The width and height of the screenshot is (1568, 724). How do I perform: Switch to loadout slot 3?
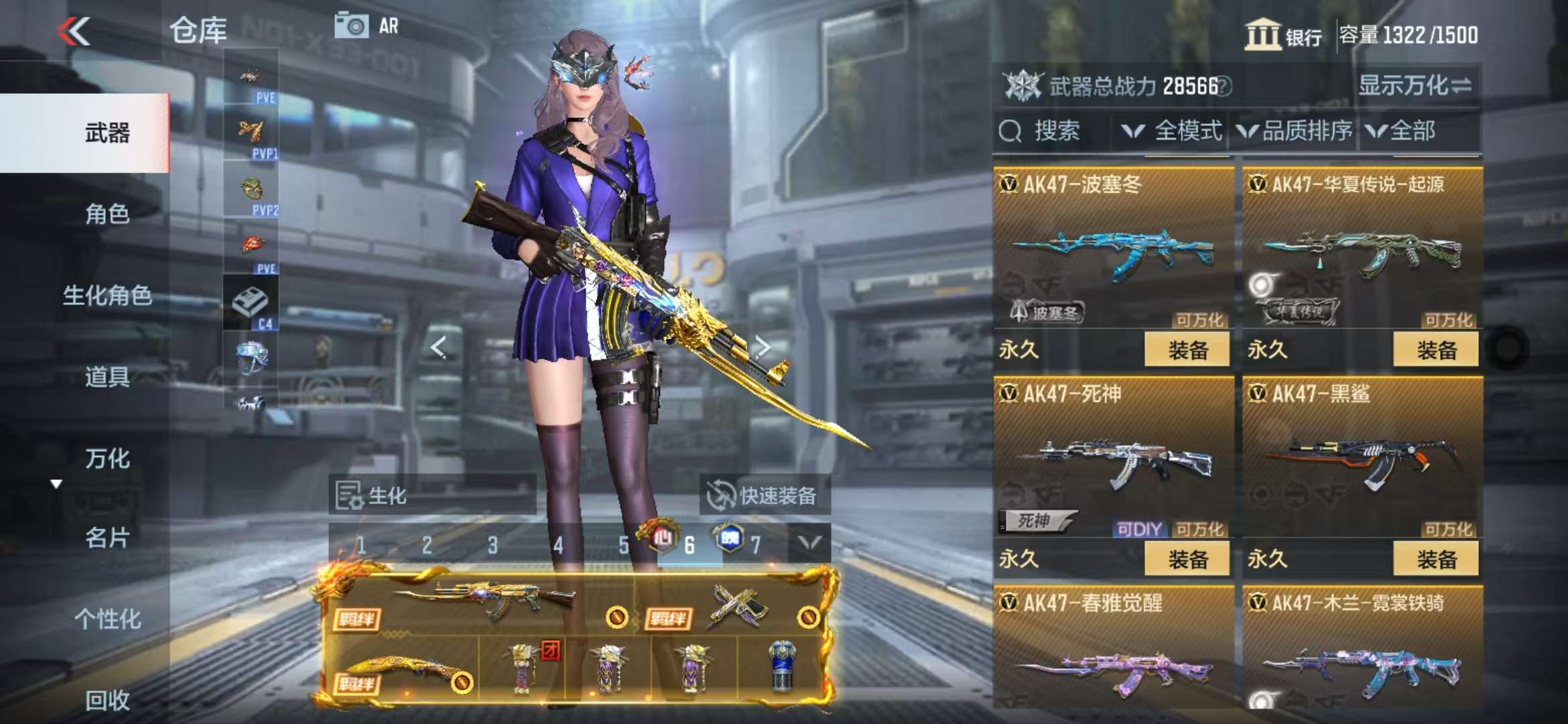tap(493, 545)
